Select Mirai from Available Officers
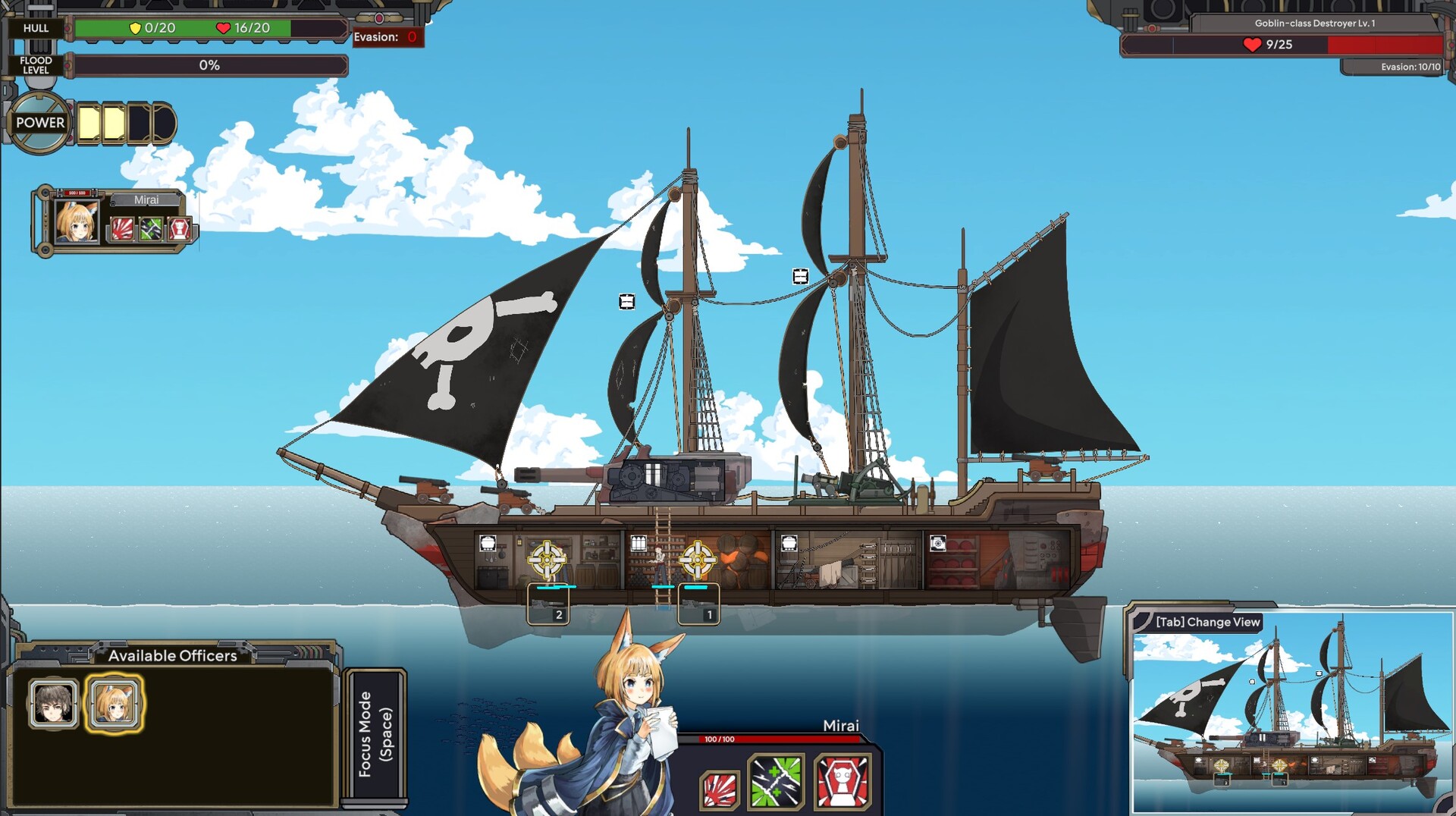Viewport: 1456px width, 816px height. pos(115,703)
